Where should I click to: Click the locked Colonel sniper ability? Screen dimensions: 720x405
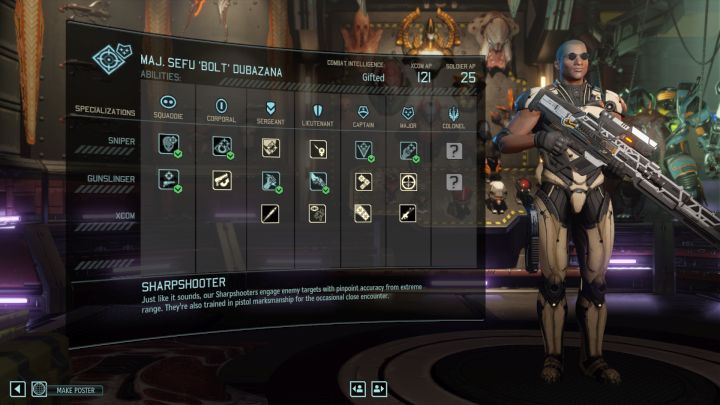tap(454, 150)
